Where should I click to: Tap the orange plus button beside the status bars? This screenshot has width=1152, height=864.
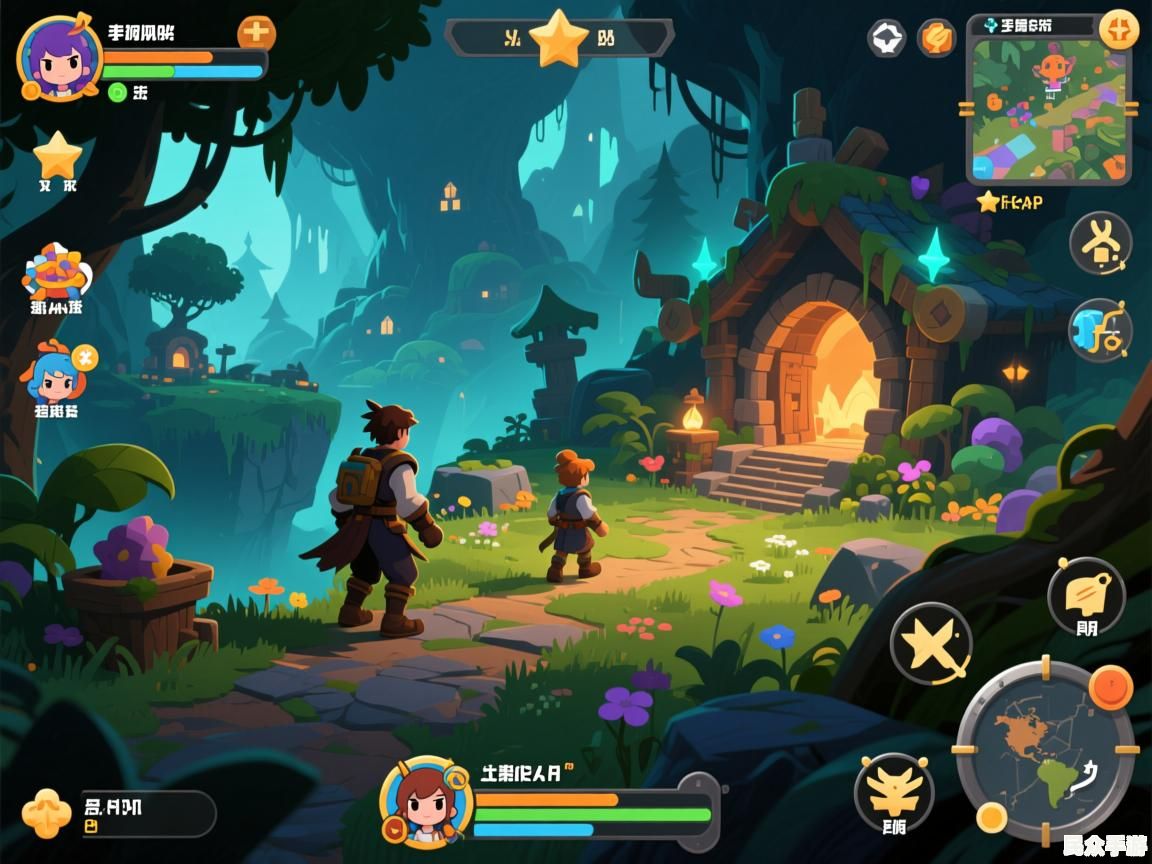[256, 33]
